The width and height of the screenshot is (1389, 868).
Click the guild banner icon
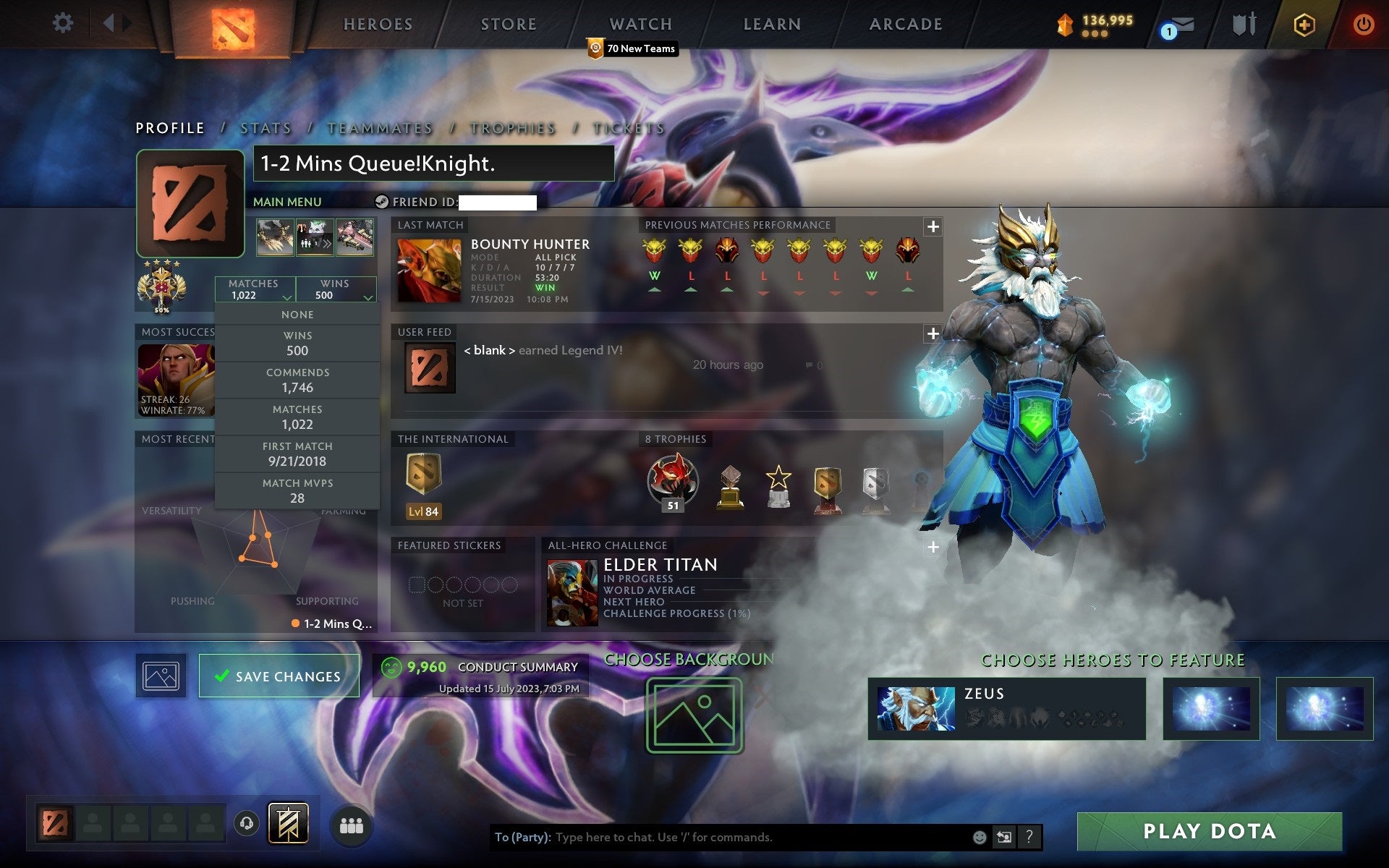pyautogui.click(x=289, y=822)
